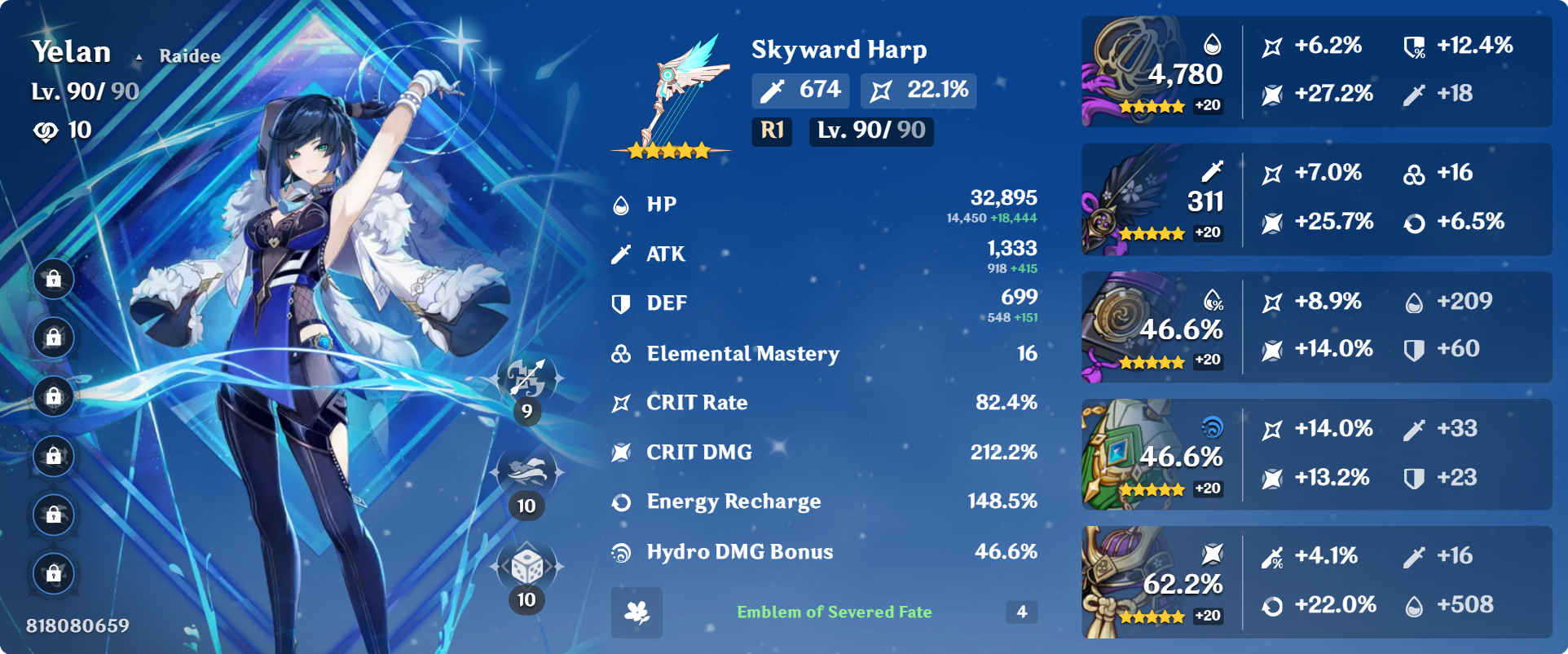Select the Skyward Harp weapon illustration

pos(672,90)
